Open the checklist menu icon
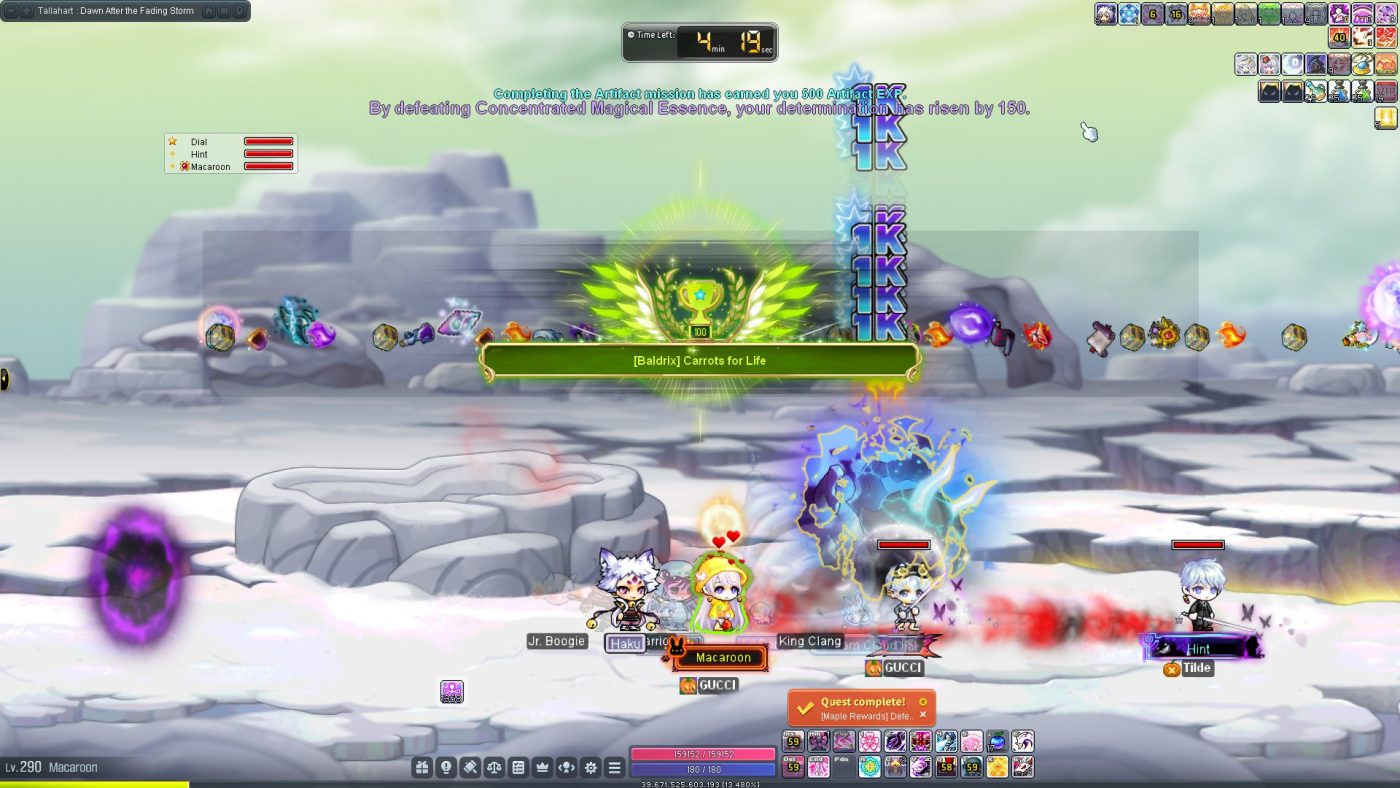Screen dimensions: 1400x788 point(518,768)
